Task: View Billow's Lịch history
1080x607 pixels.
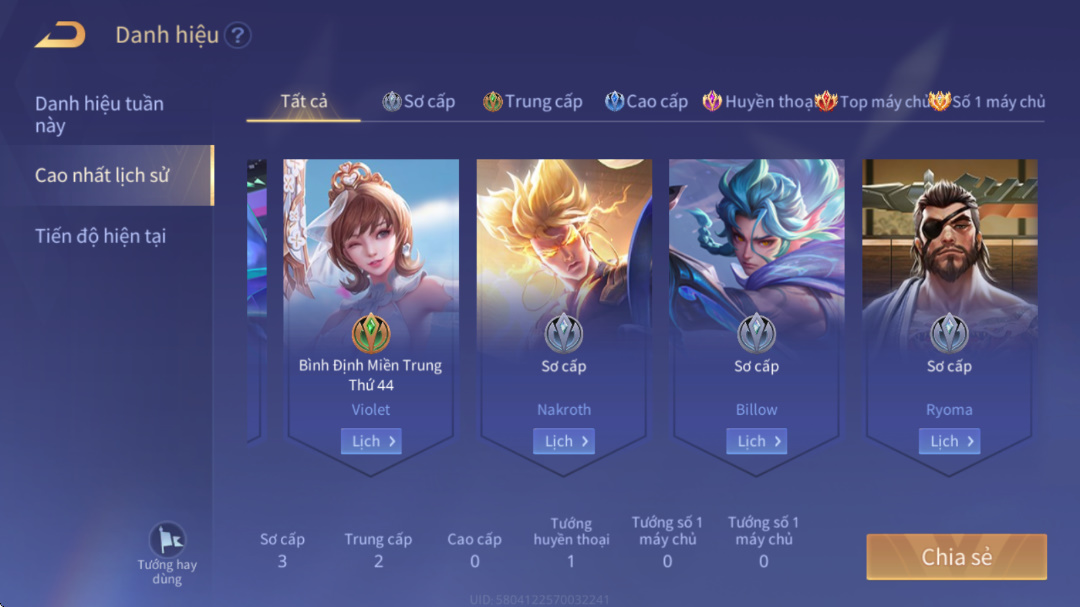Action: [756, 441]
